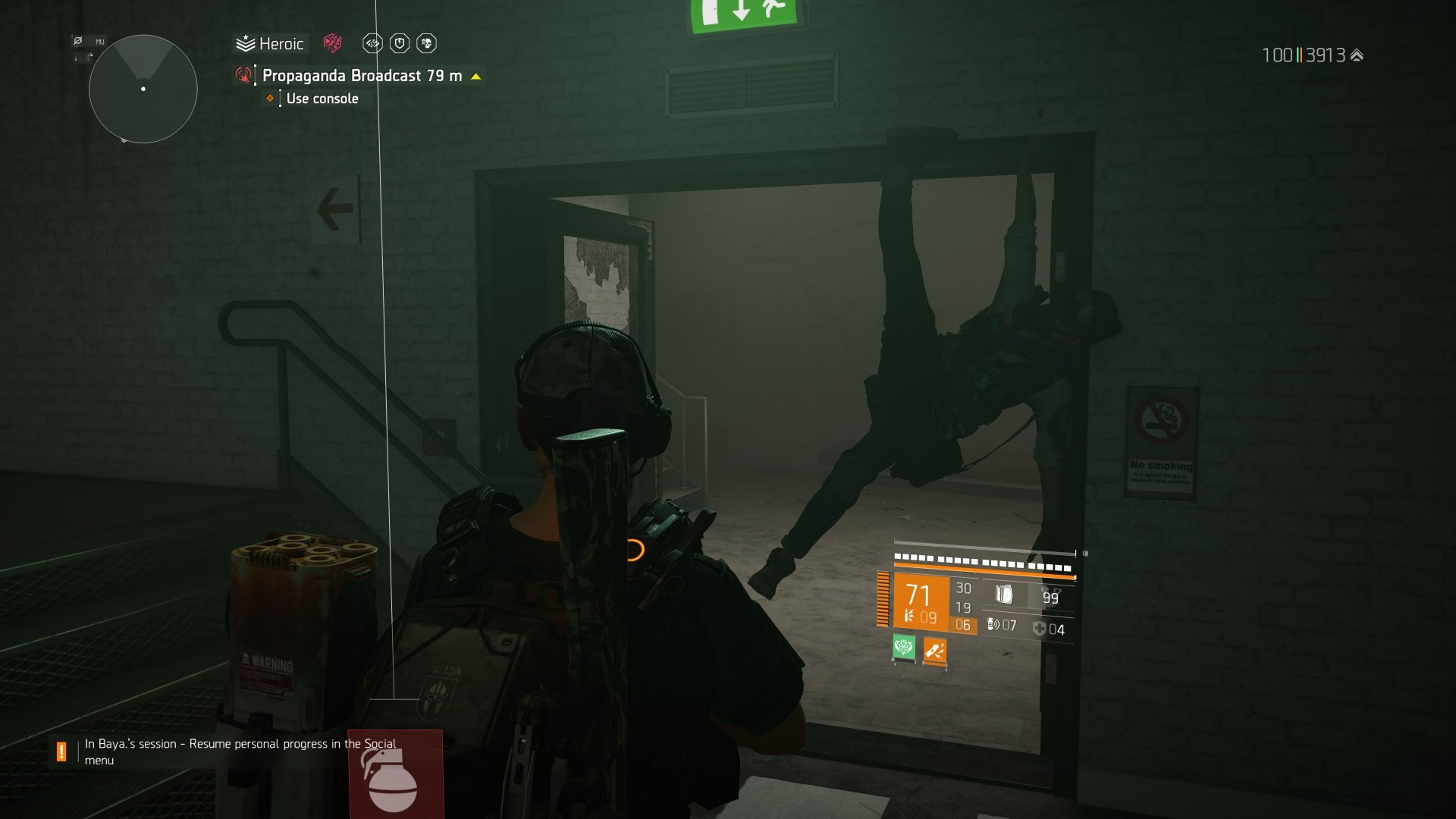Click the magazine icon in the ammo panel
Image resolution: width=1456 pixels, height=819 pixels.
coord(1005,594)
